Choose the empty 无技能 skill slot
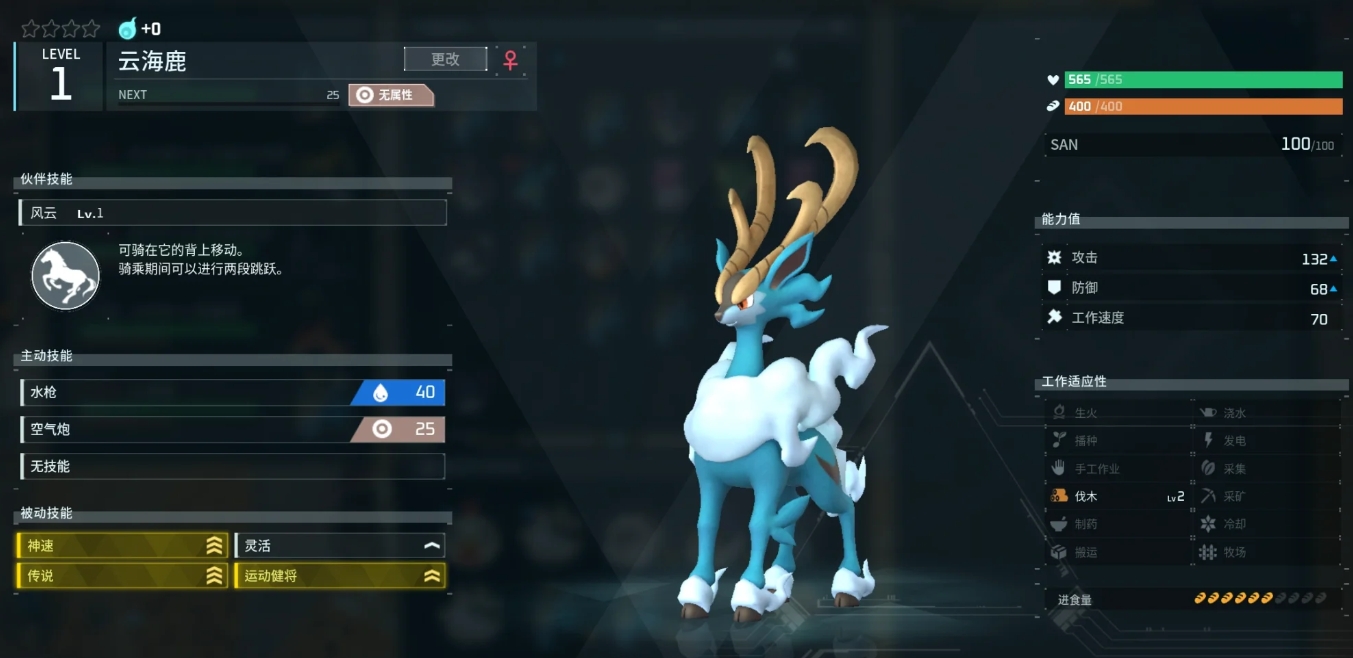 tap(232, 466)
